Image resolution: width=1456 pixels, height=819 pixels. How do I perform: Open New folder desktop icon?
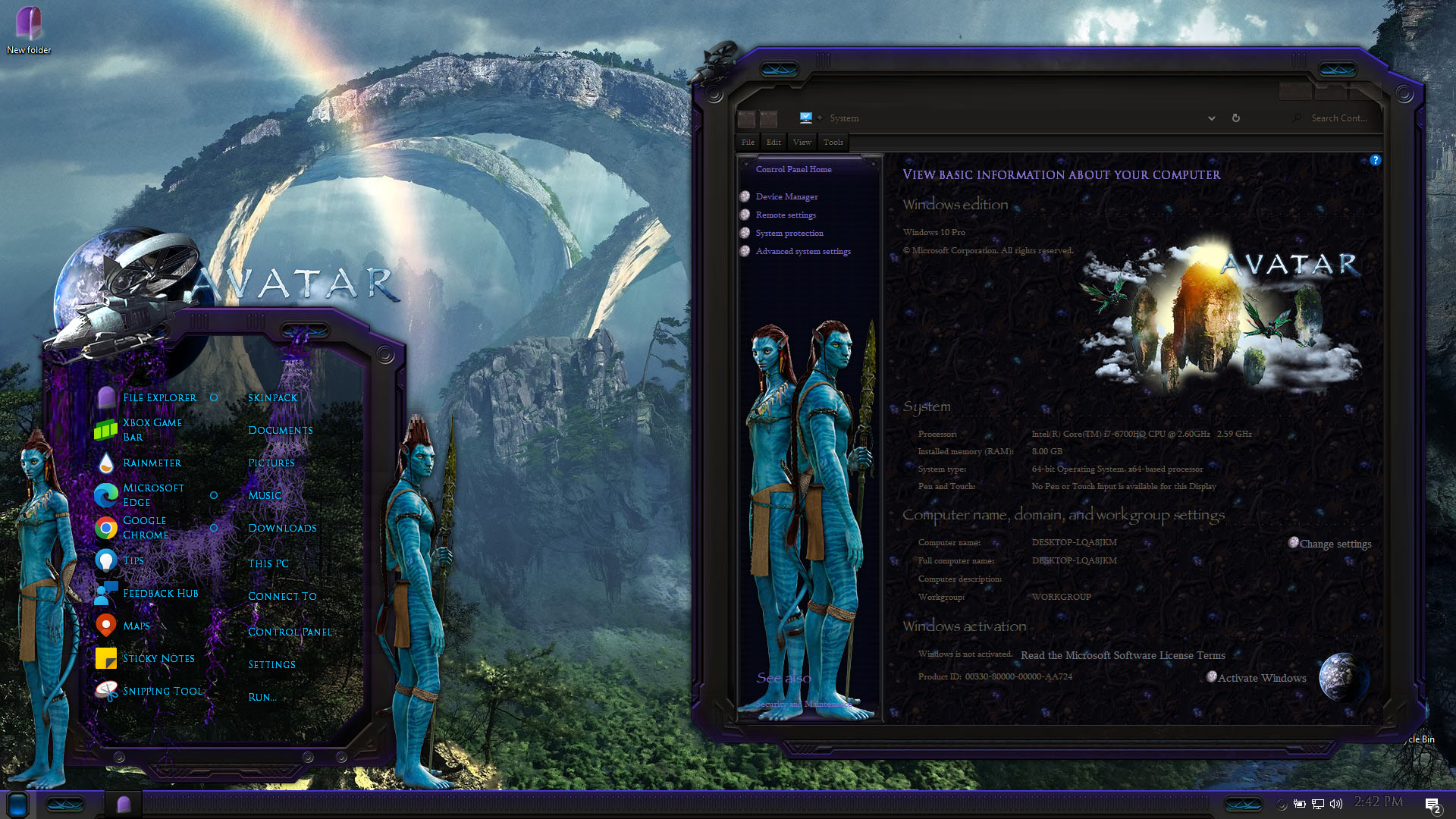pyautogui.click(x=29, y=30)
